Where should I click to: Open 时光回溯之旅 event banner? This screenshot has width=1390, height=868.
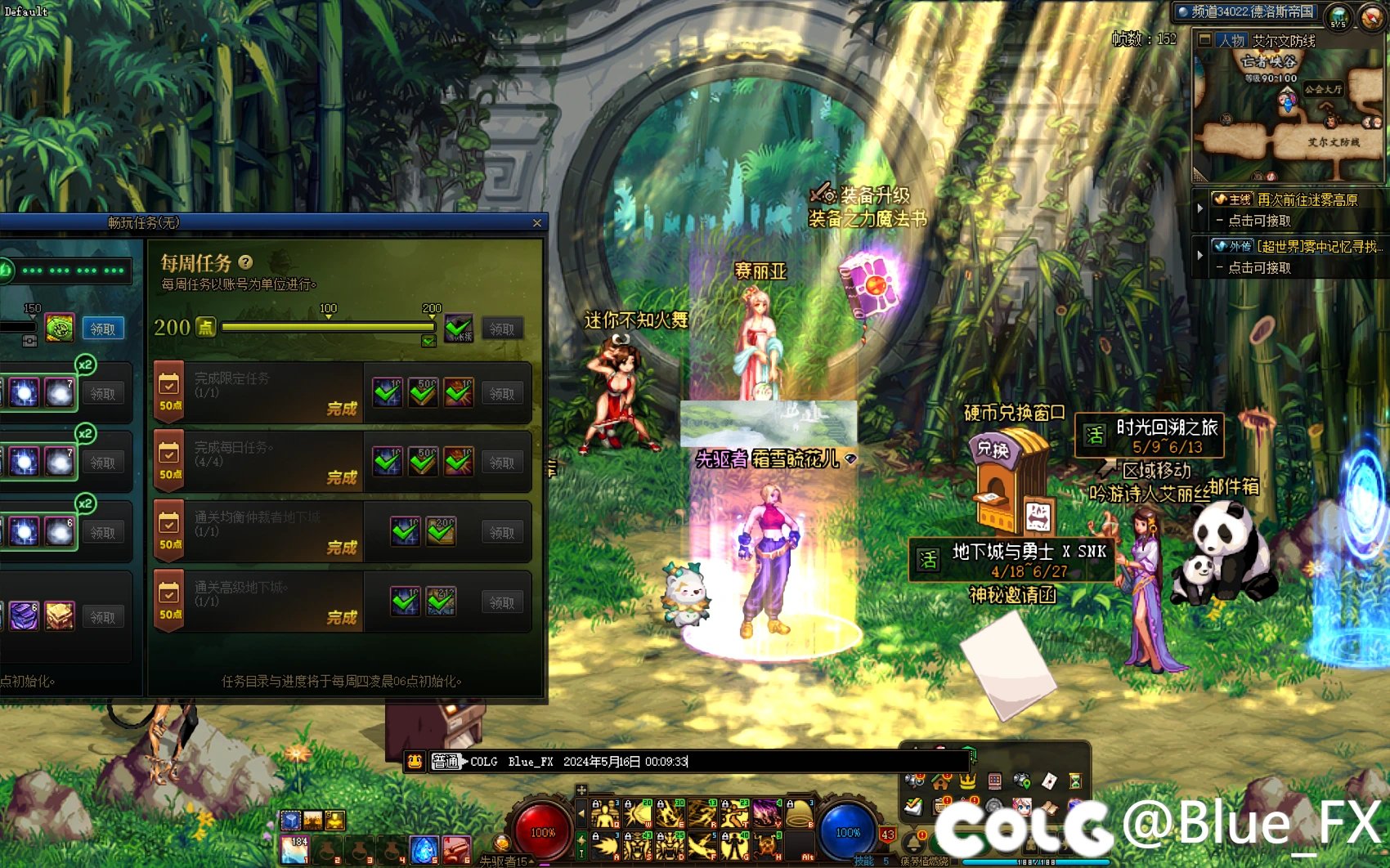pos(1149,436)
